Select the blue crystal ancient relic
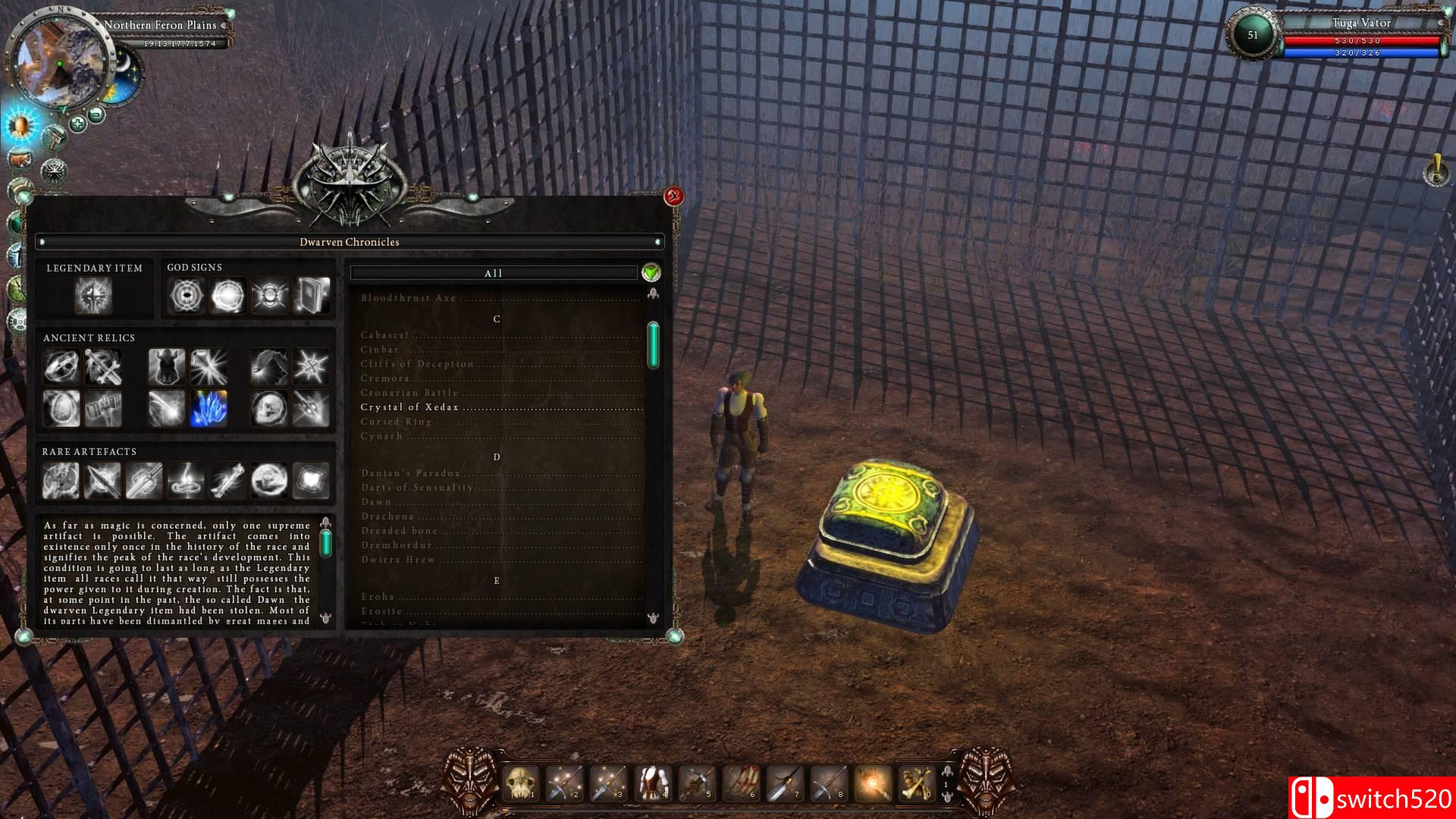This screenshot has height=819, width=1456. [208, 408]
